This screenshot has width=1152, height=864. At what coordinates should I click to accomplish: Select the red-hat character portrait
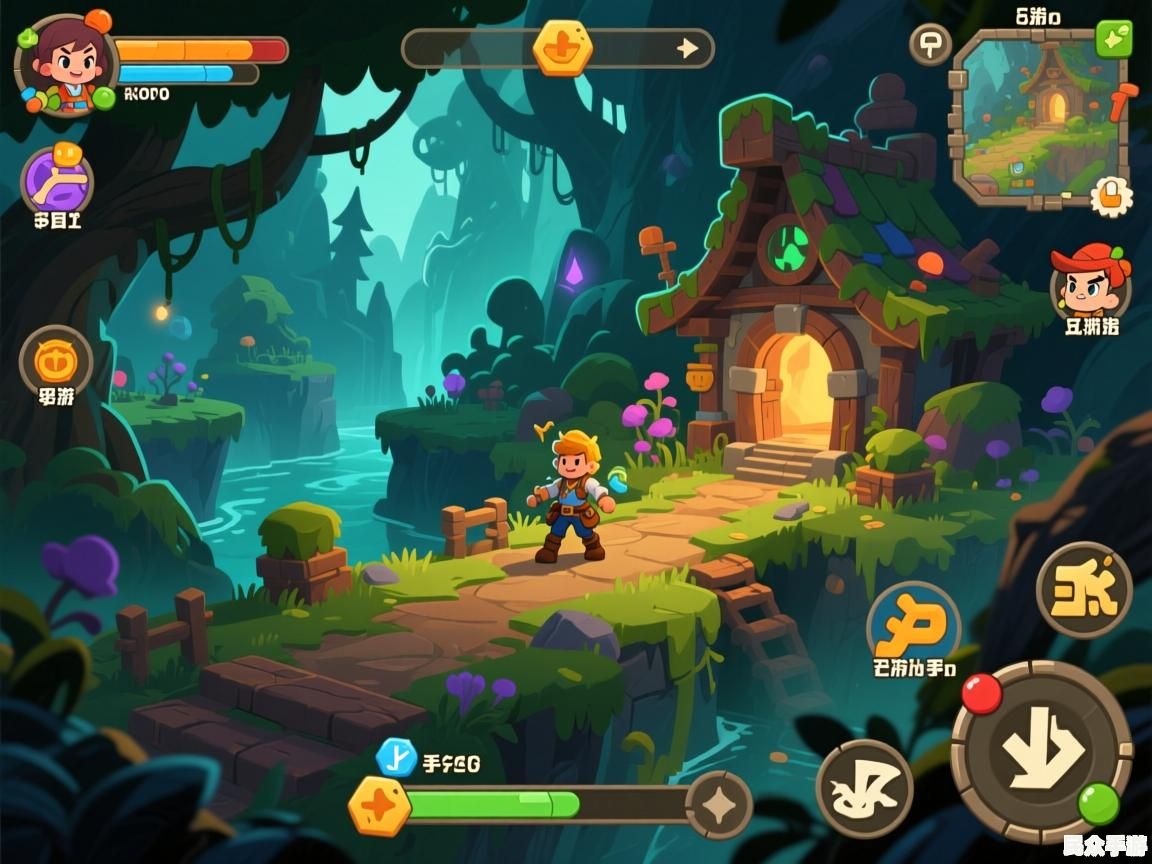(x=1089, y=281)
